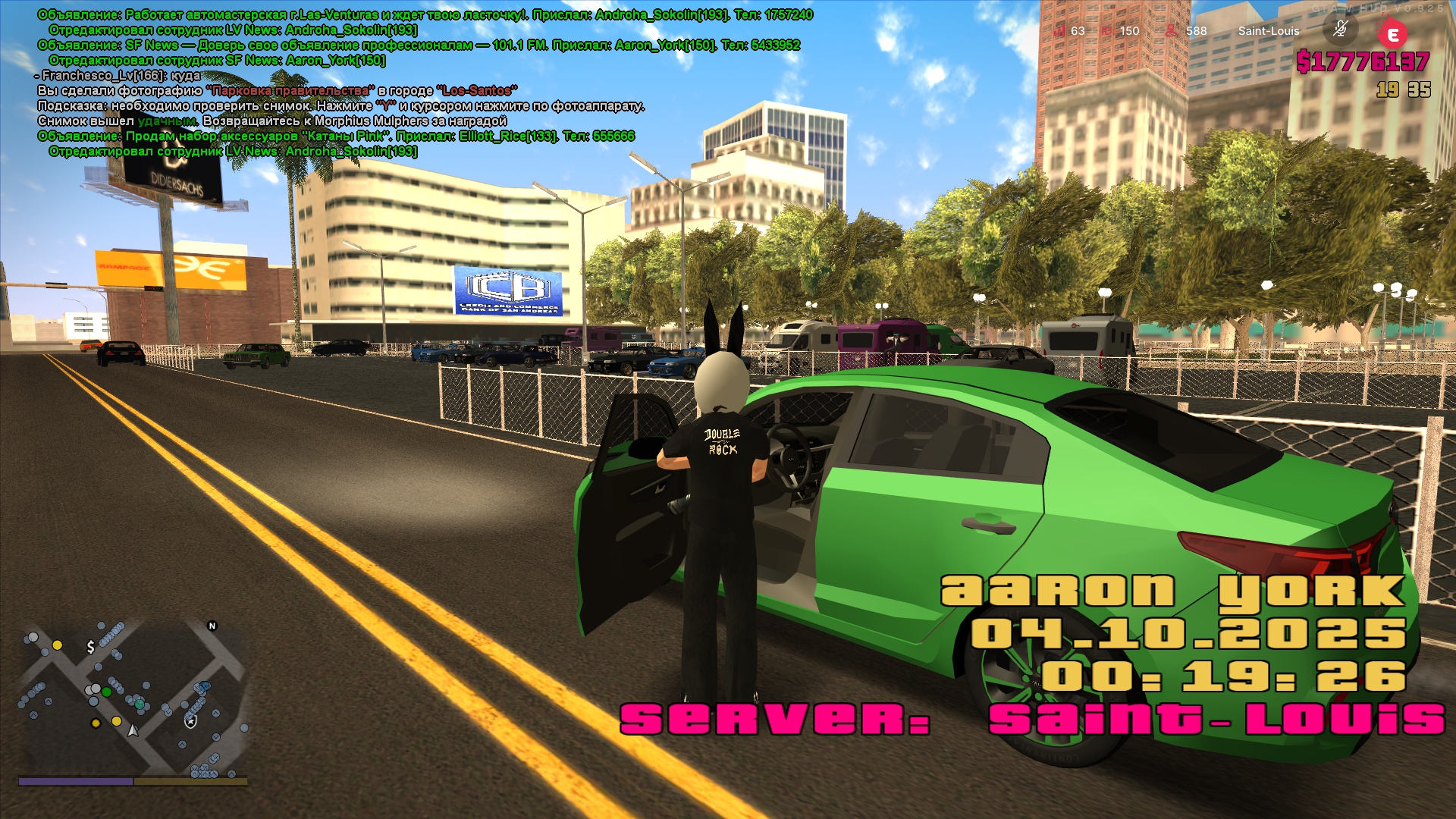The width and height of the screenshot is (1456, 819).
Task: Click the N compass marker on minimap
Action: [212, 626]
